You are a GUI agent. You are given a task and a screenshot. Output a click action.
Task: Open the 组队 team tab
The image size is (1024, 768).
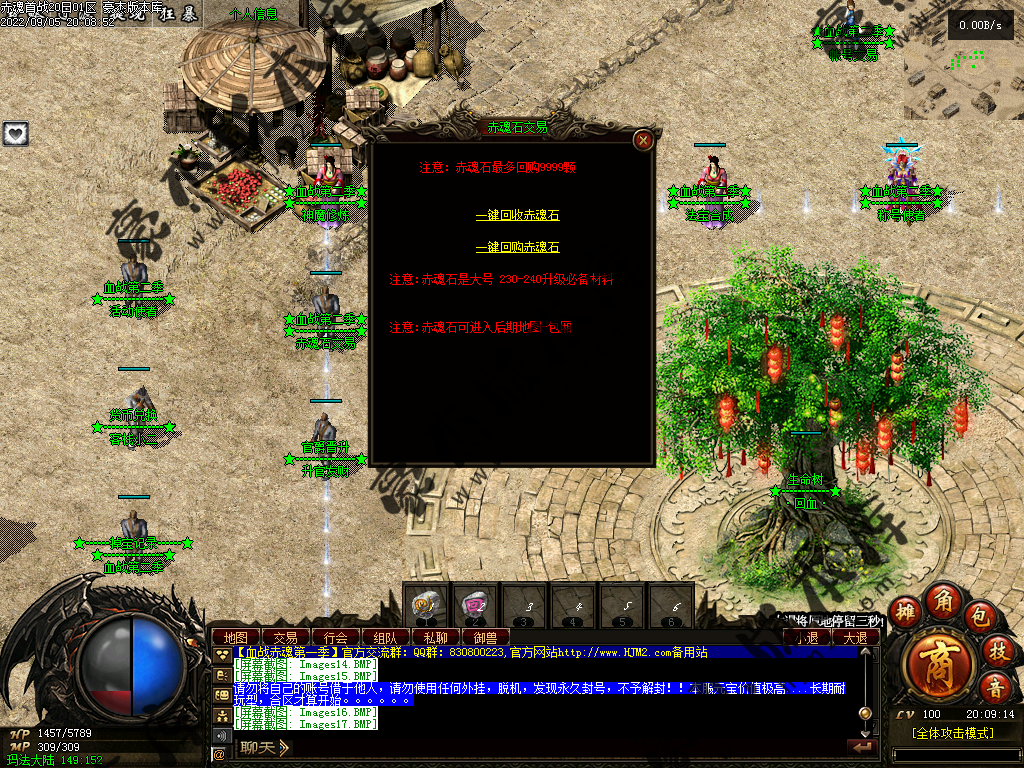385,637
